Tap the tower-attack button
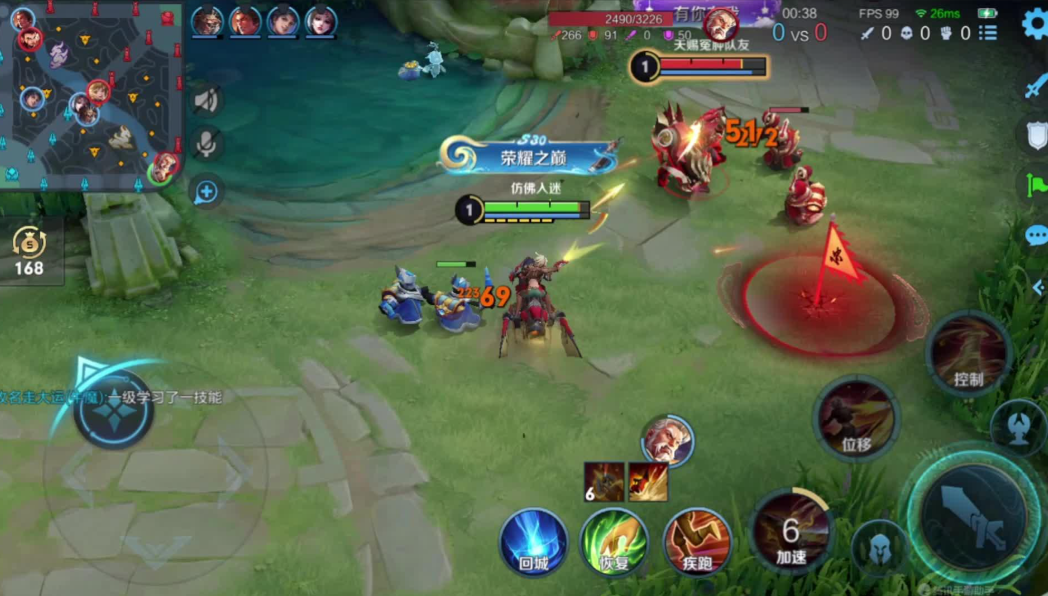1048x596 pixels. [1018, 425]
